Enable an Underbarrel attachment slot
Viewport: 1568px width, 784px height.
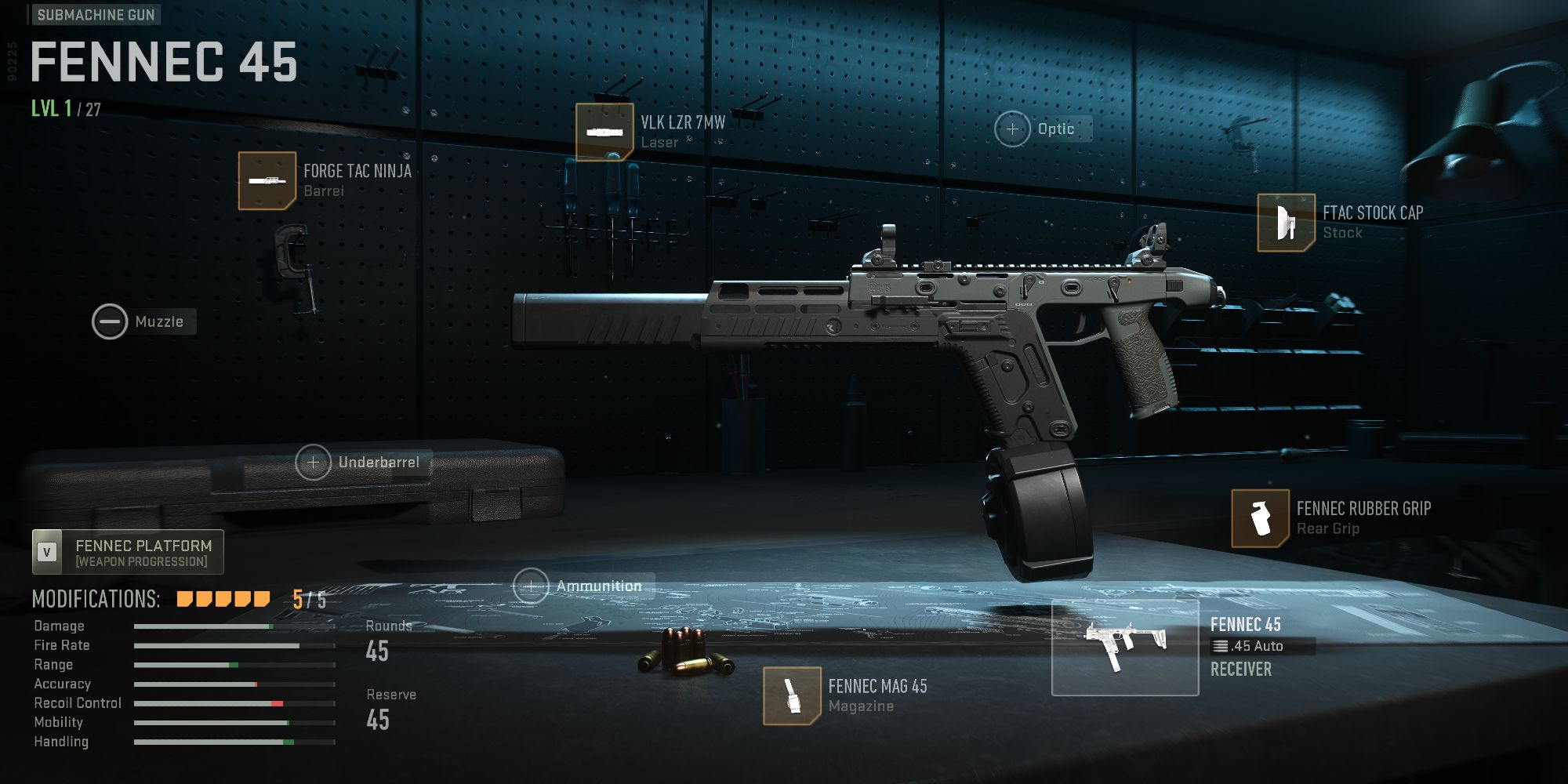coord(314,463)
